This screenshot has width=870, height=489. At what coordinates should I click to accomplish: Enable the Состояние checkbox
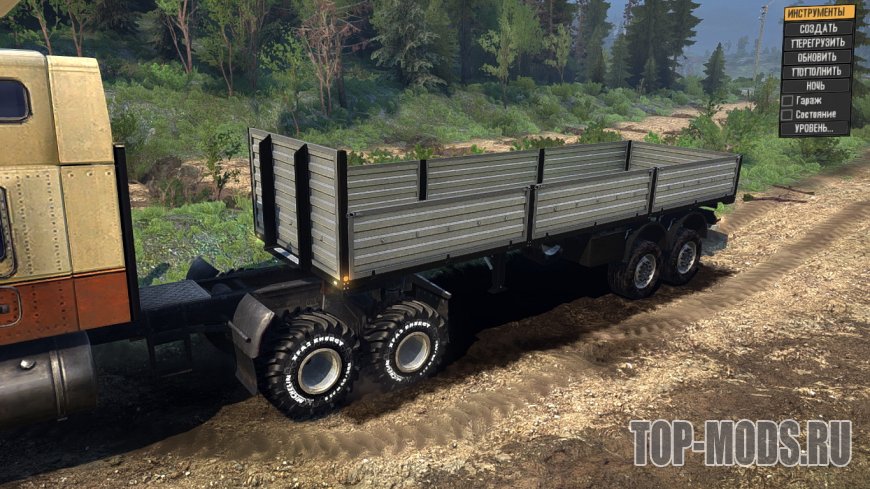pyautogui.click(x=788, y=115)
